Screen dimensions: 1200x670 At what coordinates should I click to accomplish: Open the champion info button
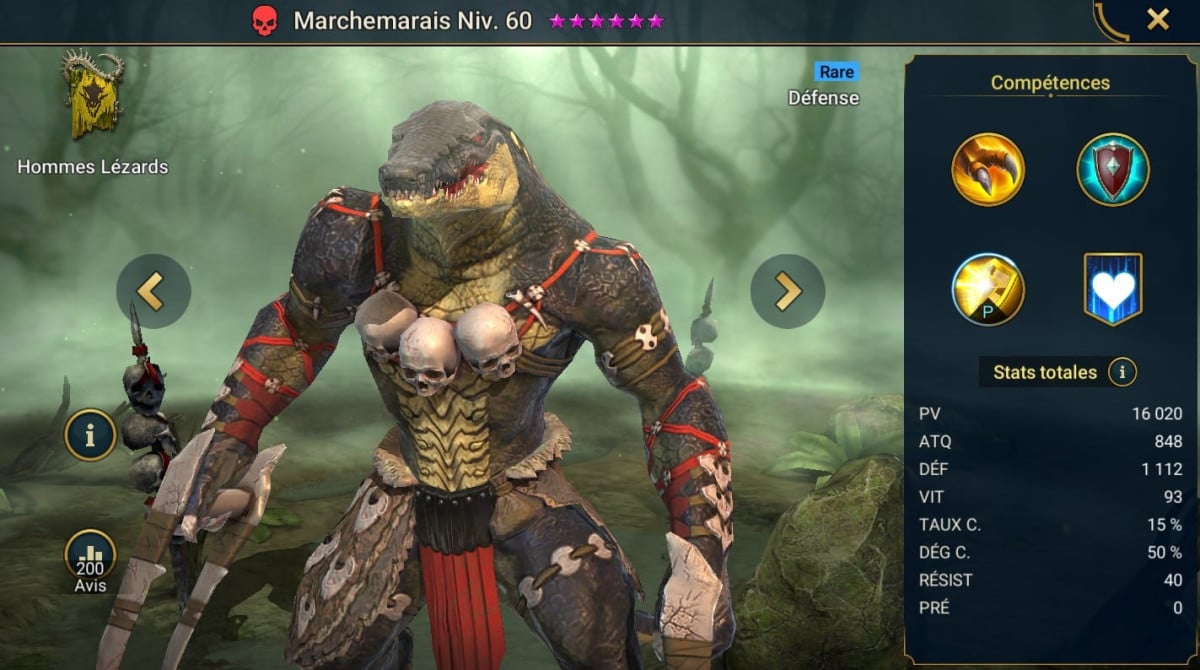tap(91, 435)
